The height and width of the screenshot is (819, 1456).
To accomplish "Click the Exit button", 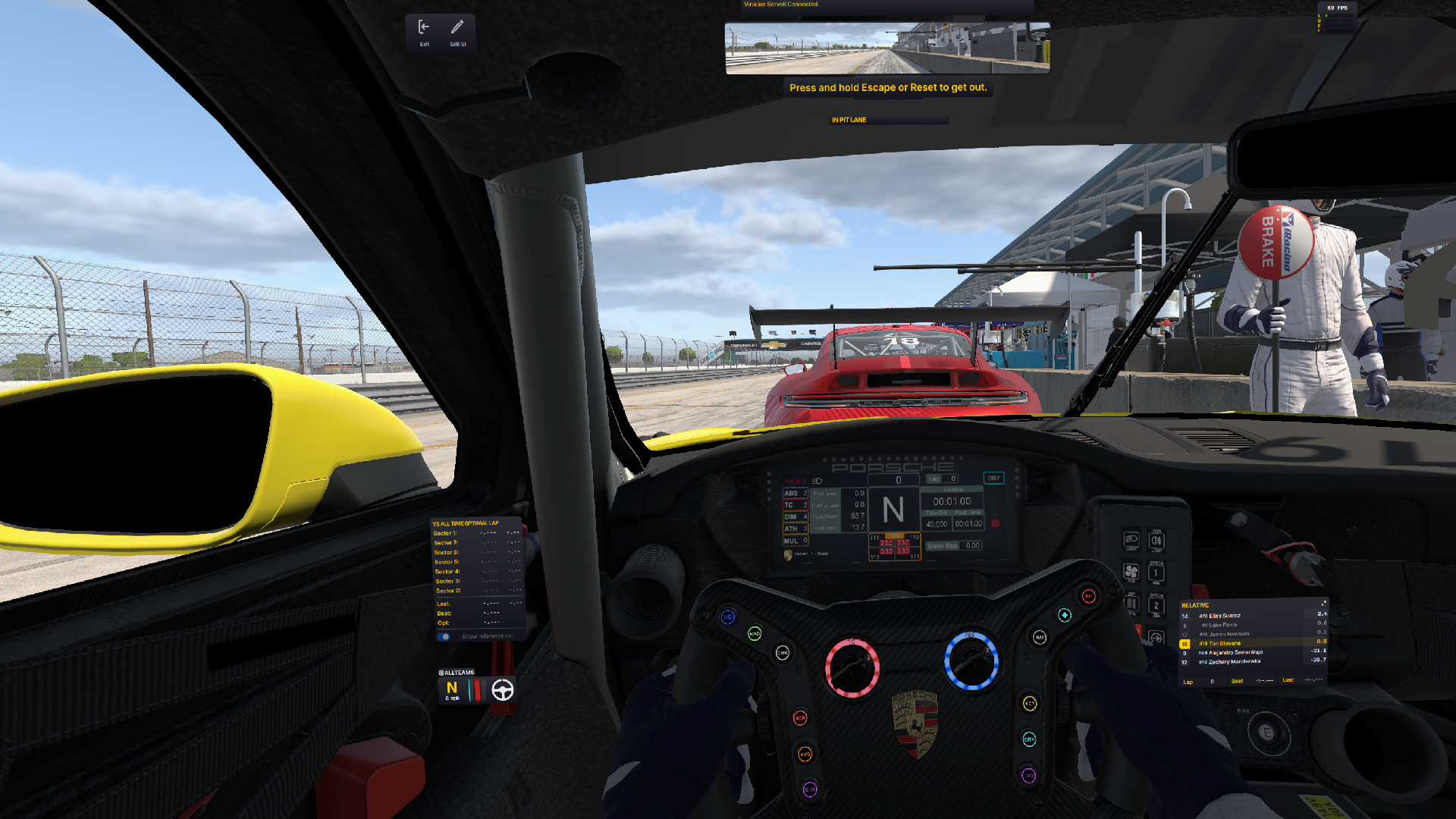I will click(x=424, y=31).
